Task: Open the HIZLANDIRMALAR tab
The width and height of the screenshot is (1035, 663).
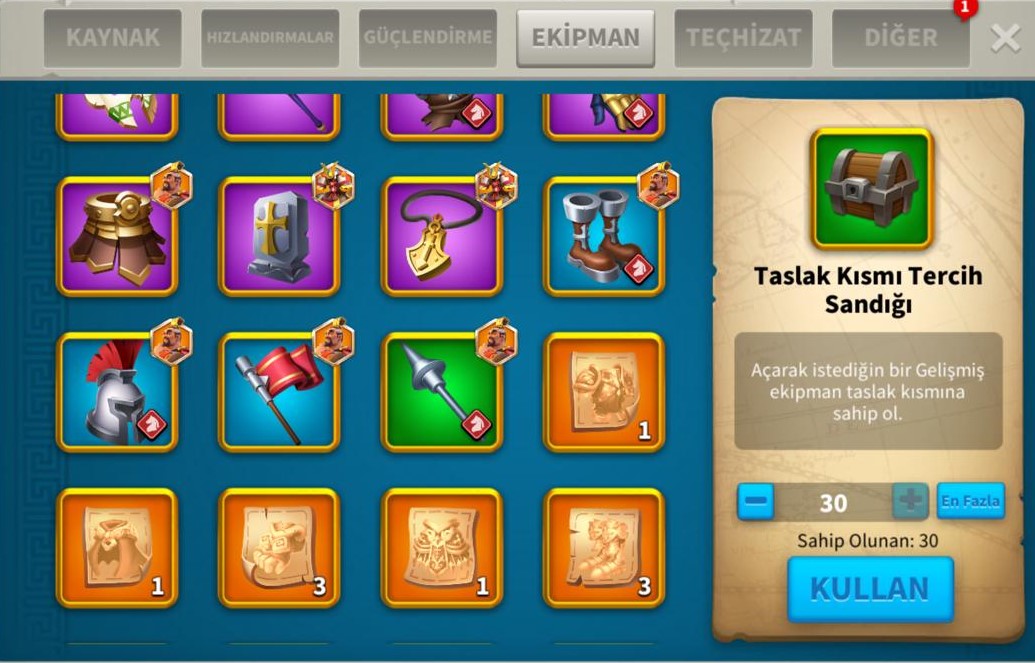Action: click(270, 38)
